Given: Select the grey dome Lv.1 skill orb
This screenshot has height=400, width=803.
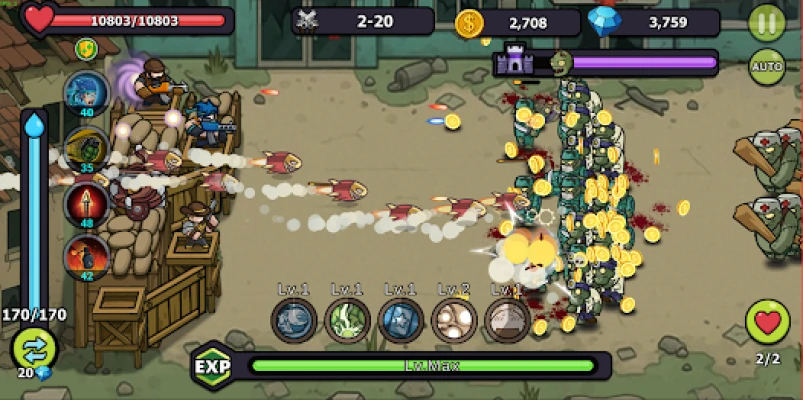Looking at the screenshot, I should click(507, 320).
